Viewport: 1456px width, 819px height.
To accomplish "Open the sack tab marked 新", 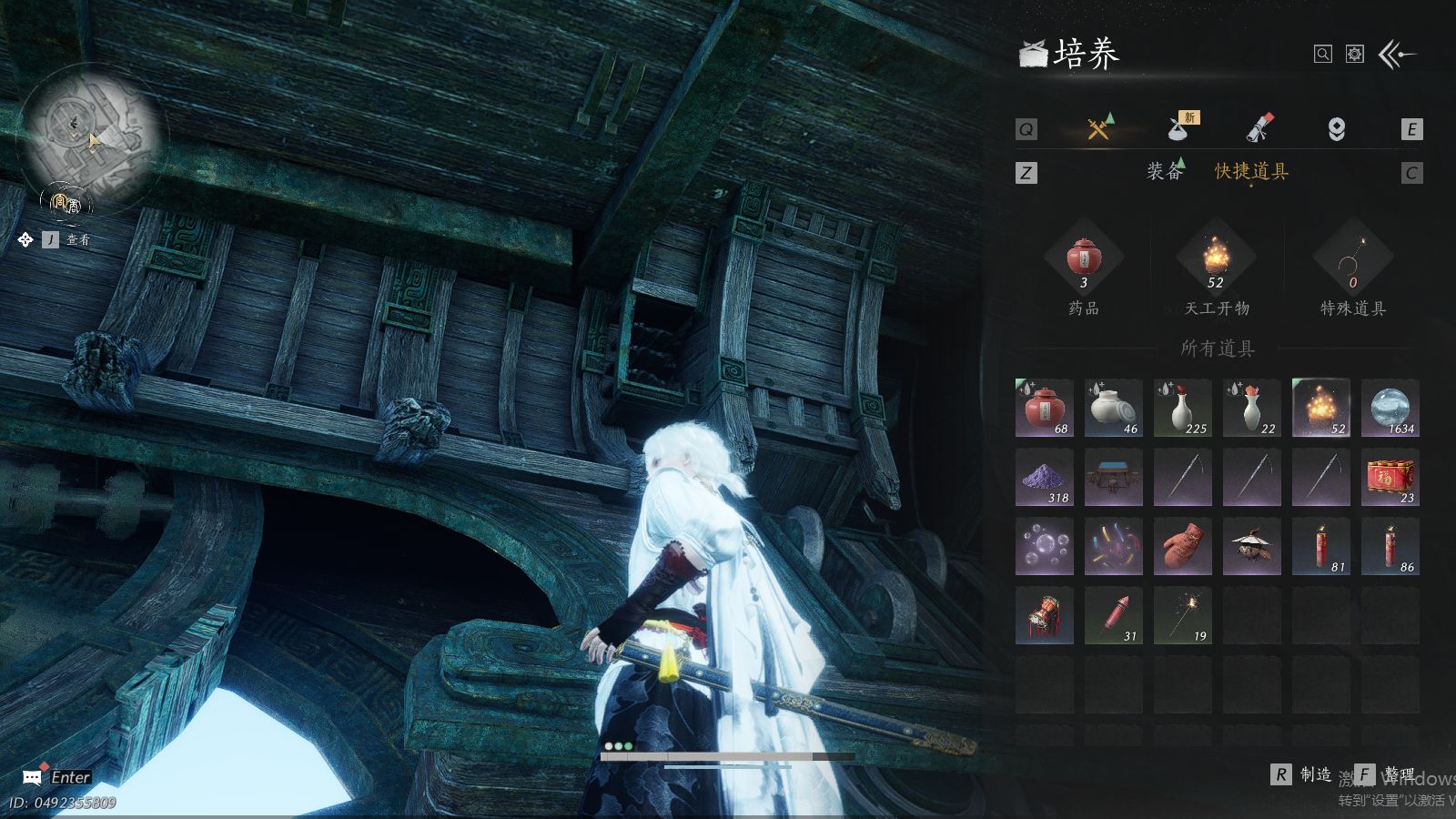I will click(x=1180, y=128).
